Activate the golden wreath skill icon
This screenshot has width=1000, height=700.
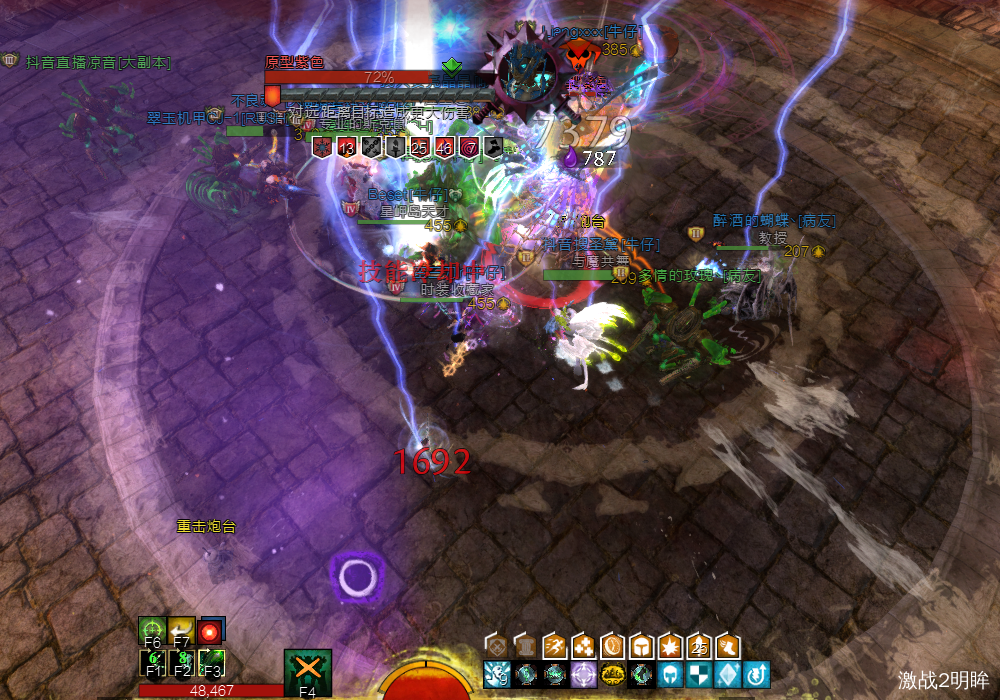613,675
